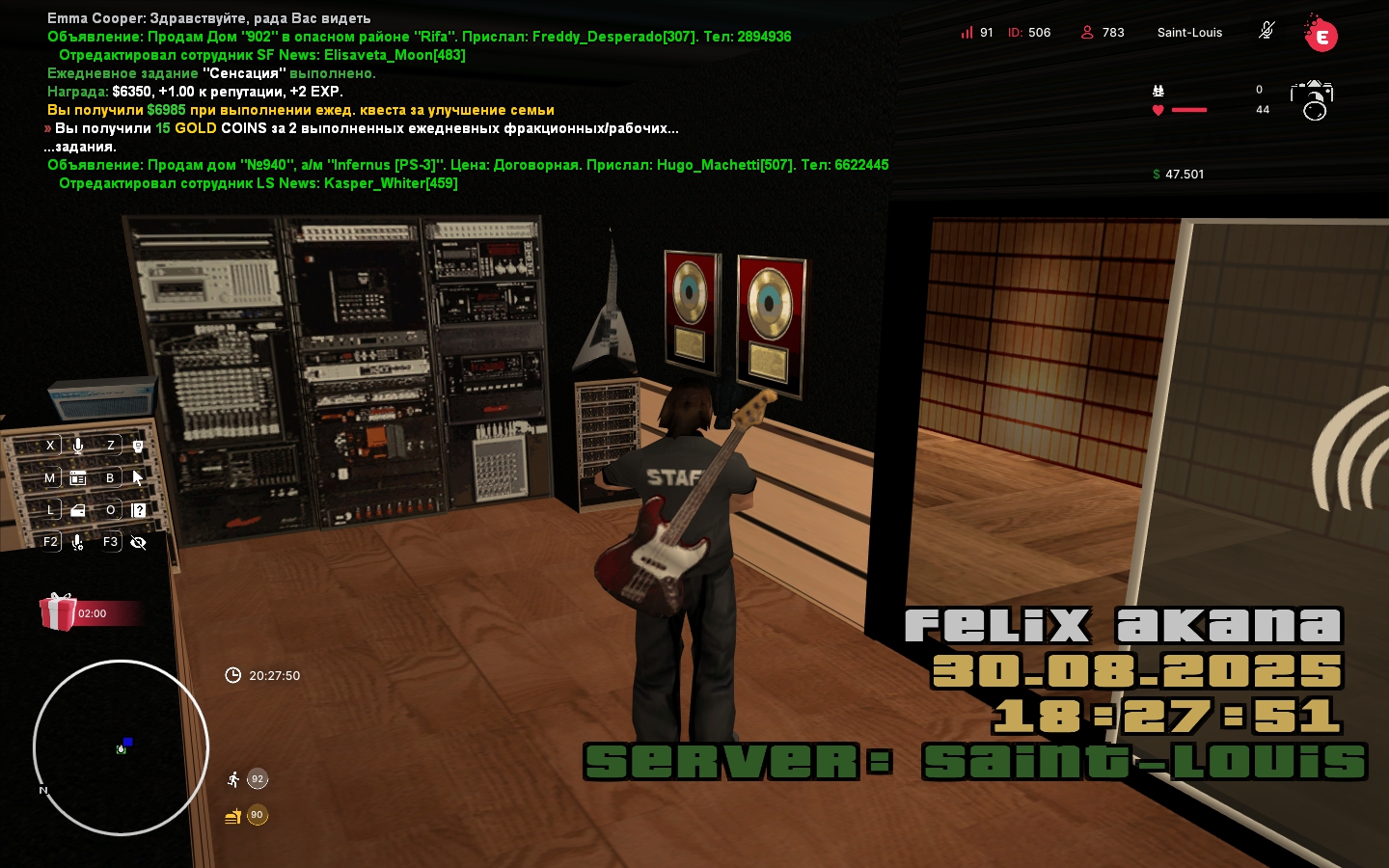The width and height of the screenshot is (1389, 868).
Task: Select the camera weapon icon
Action: tap(1312, 99)
